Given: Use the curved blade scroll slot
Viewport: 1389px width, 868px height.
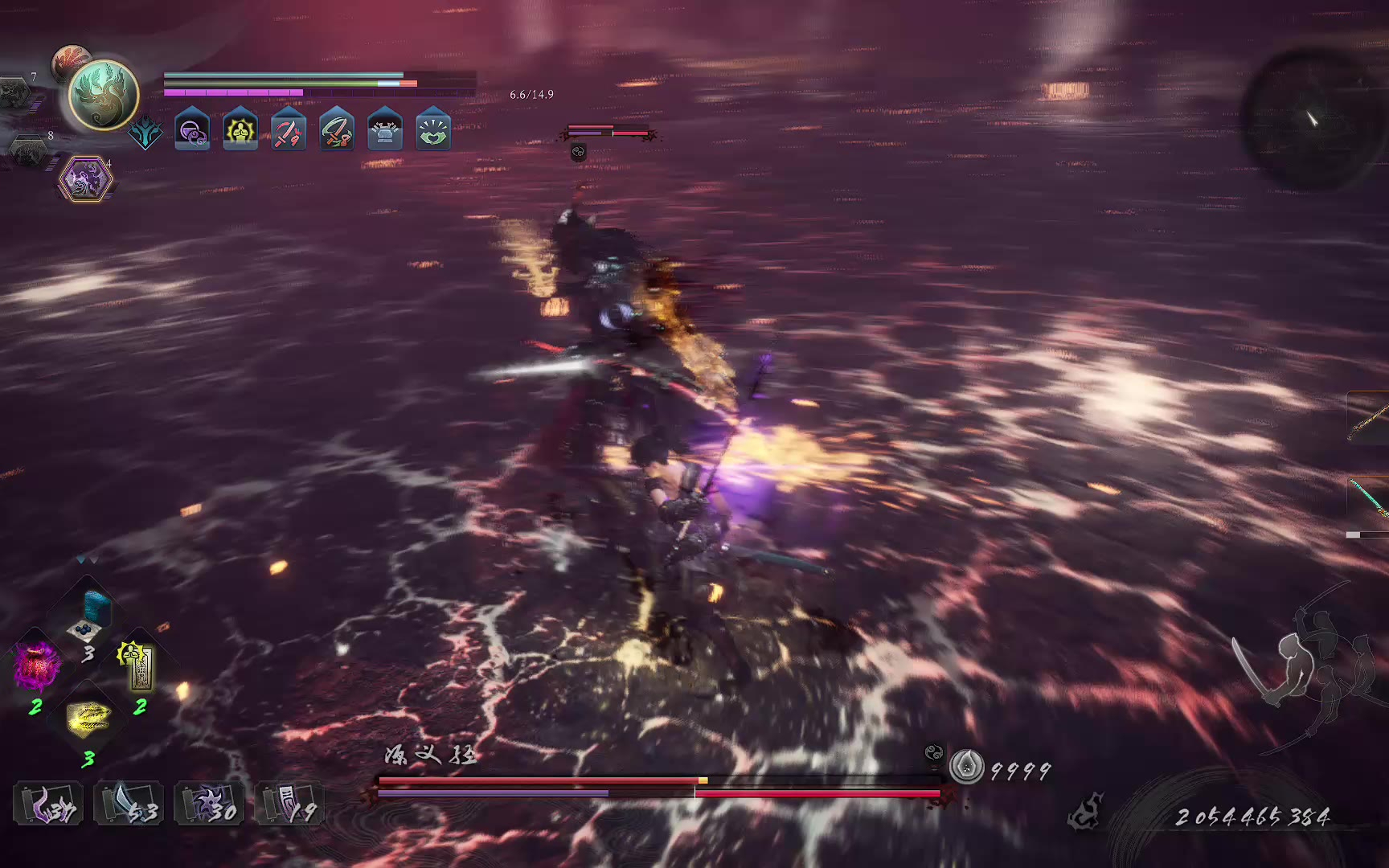Looking at the screenshot, I should click(129, 803).
